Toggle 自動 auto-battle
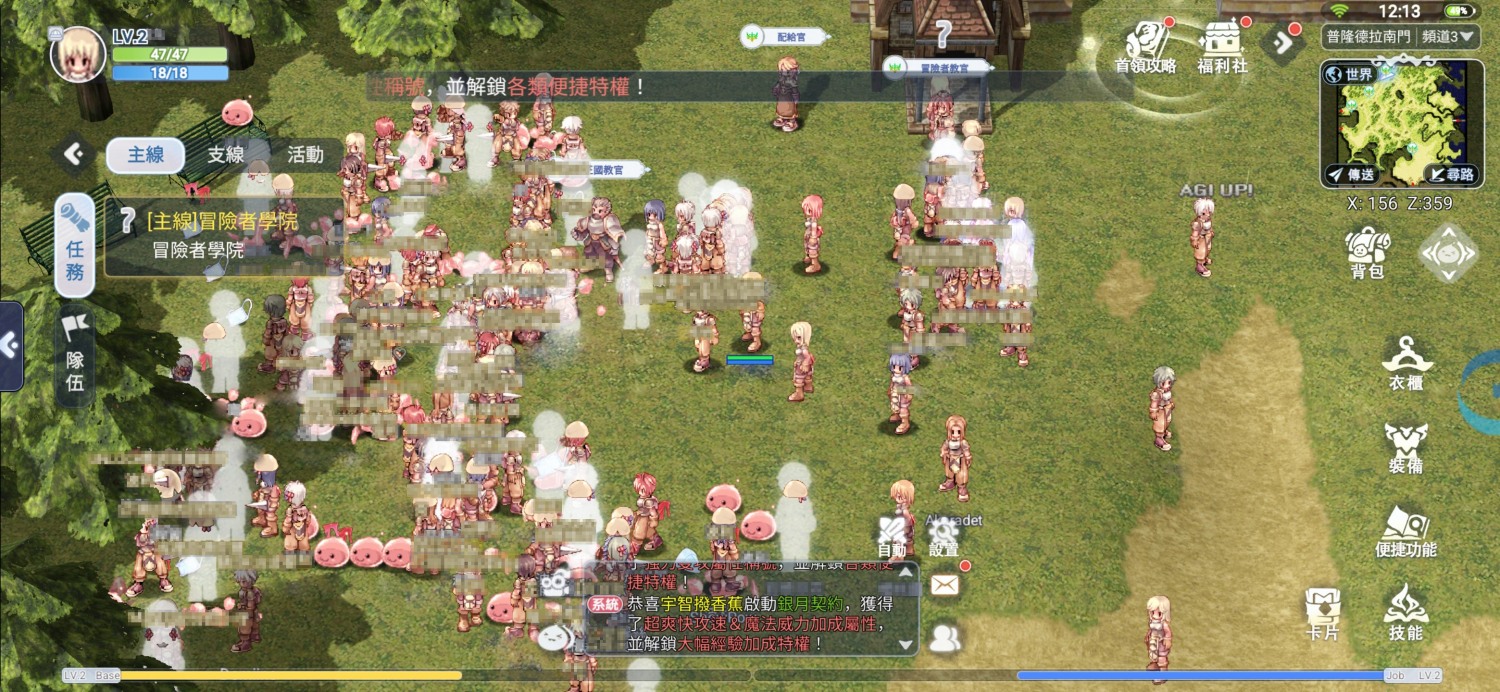Screen dimensions: 1500x692 (x=892, y=535)
